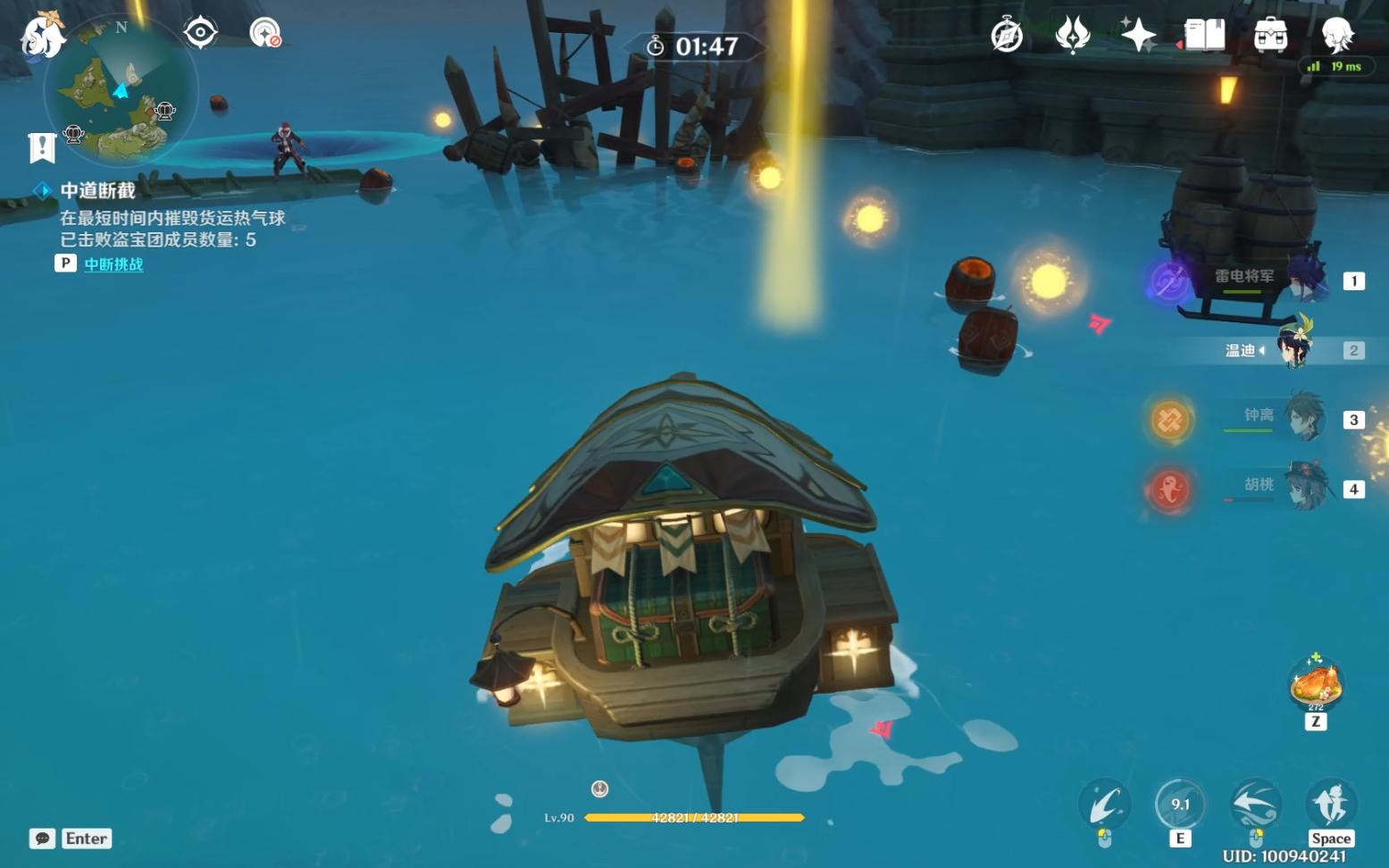Open the Wish star icon
Viewport: 1389px width, 868px height.
coord(1138,36)
